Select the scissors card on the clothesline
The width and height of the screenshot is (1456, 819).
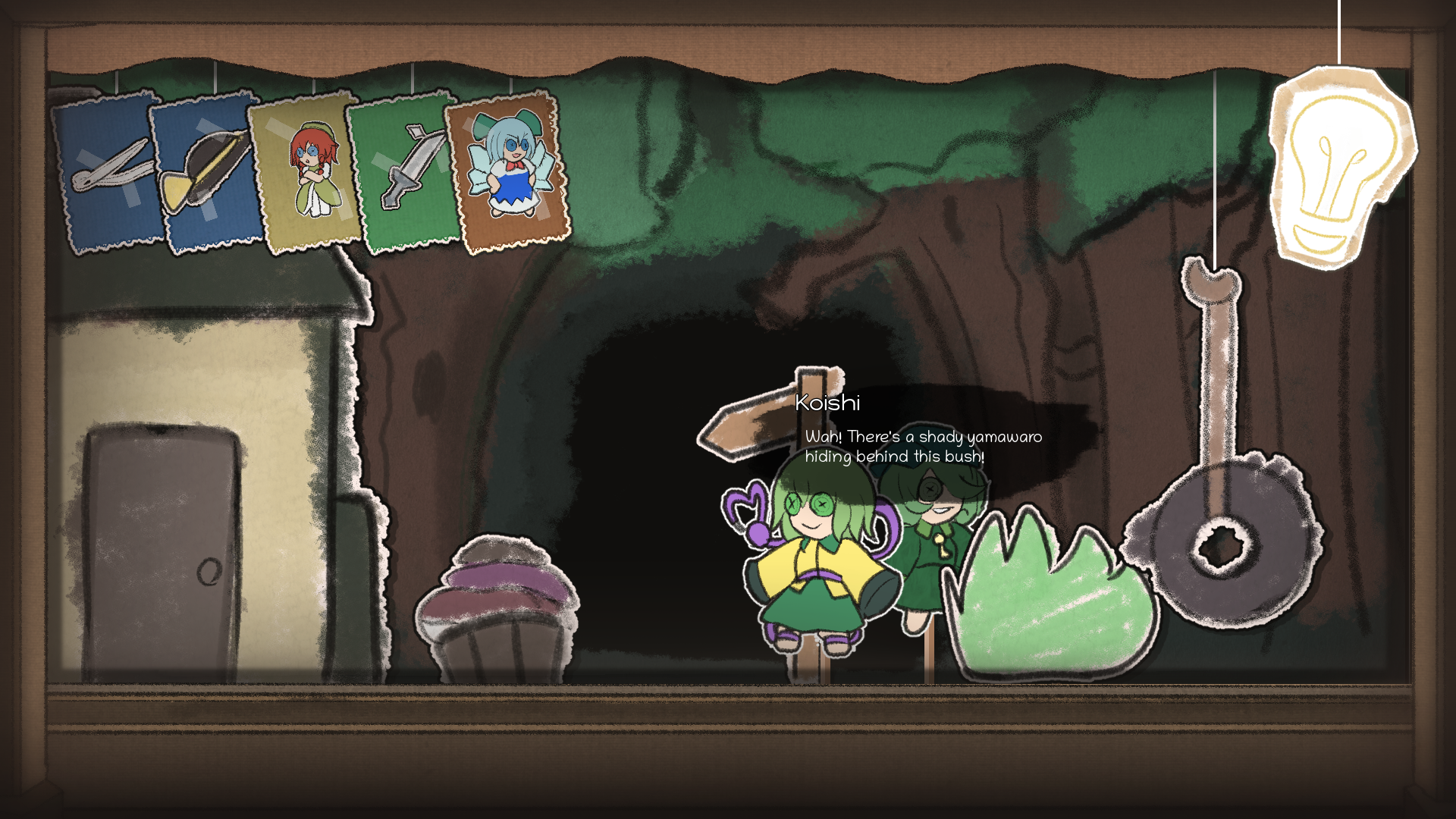coord(106,171)
